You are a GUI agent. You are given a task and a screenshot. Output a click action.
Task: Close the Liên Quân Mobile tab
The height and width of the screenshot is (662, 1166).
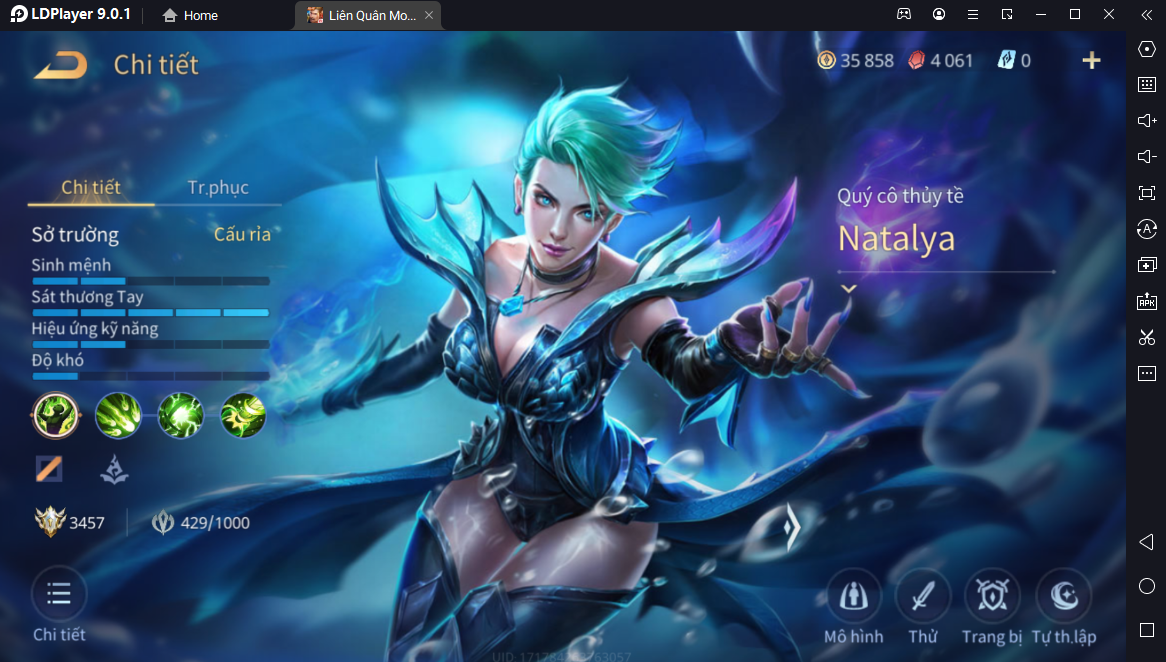[x=429, y=15]
